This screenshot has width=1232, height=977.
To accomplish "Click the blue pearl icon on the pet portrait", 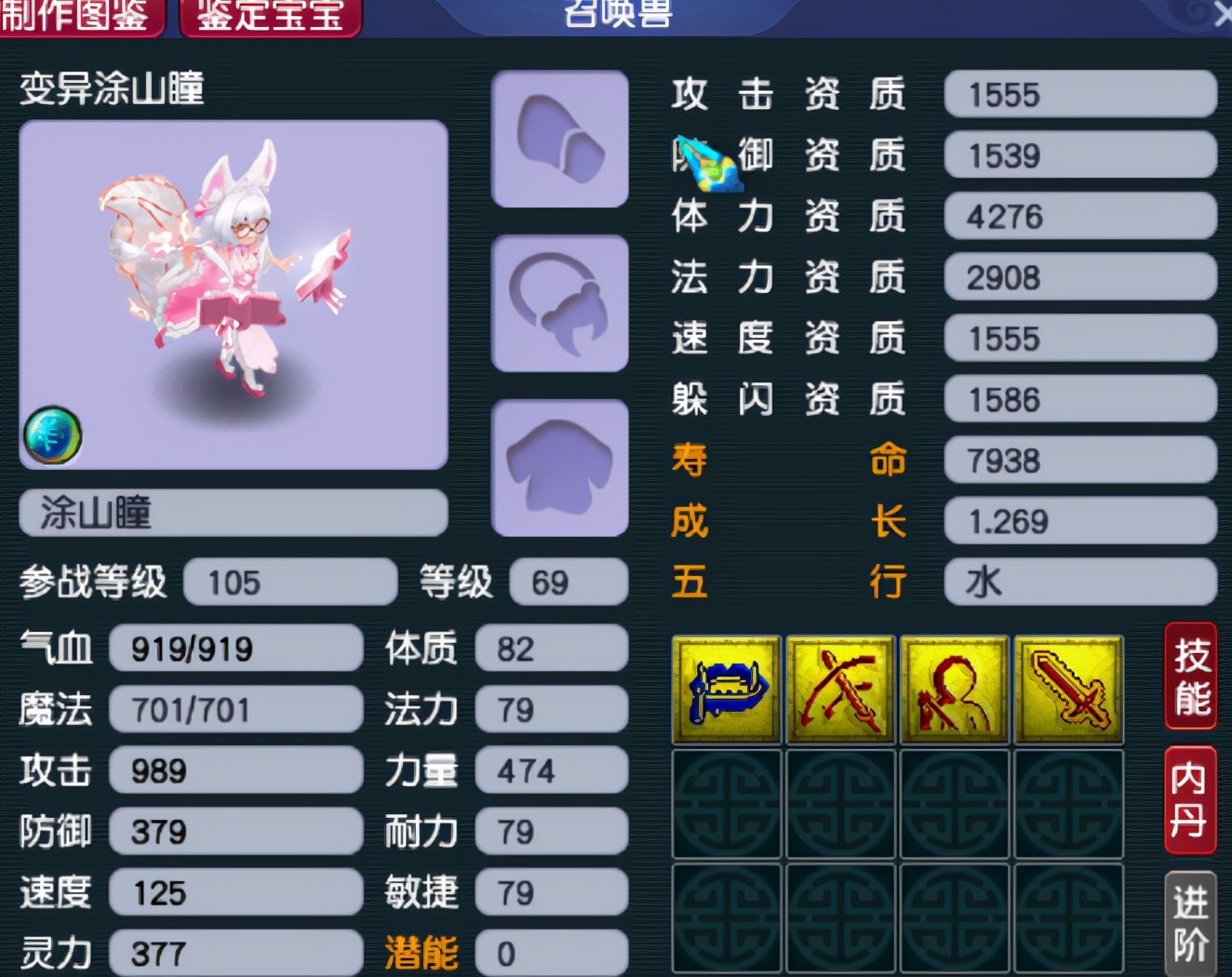I will [54, 434].
